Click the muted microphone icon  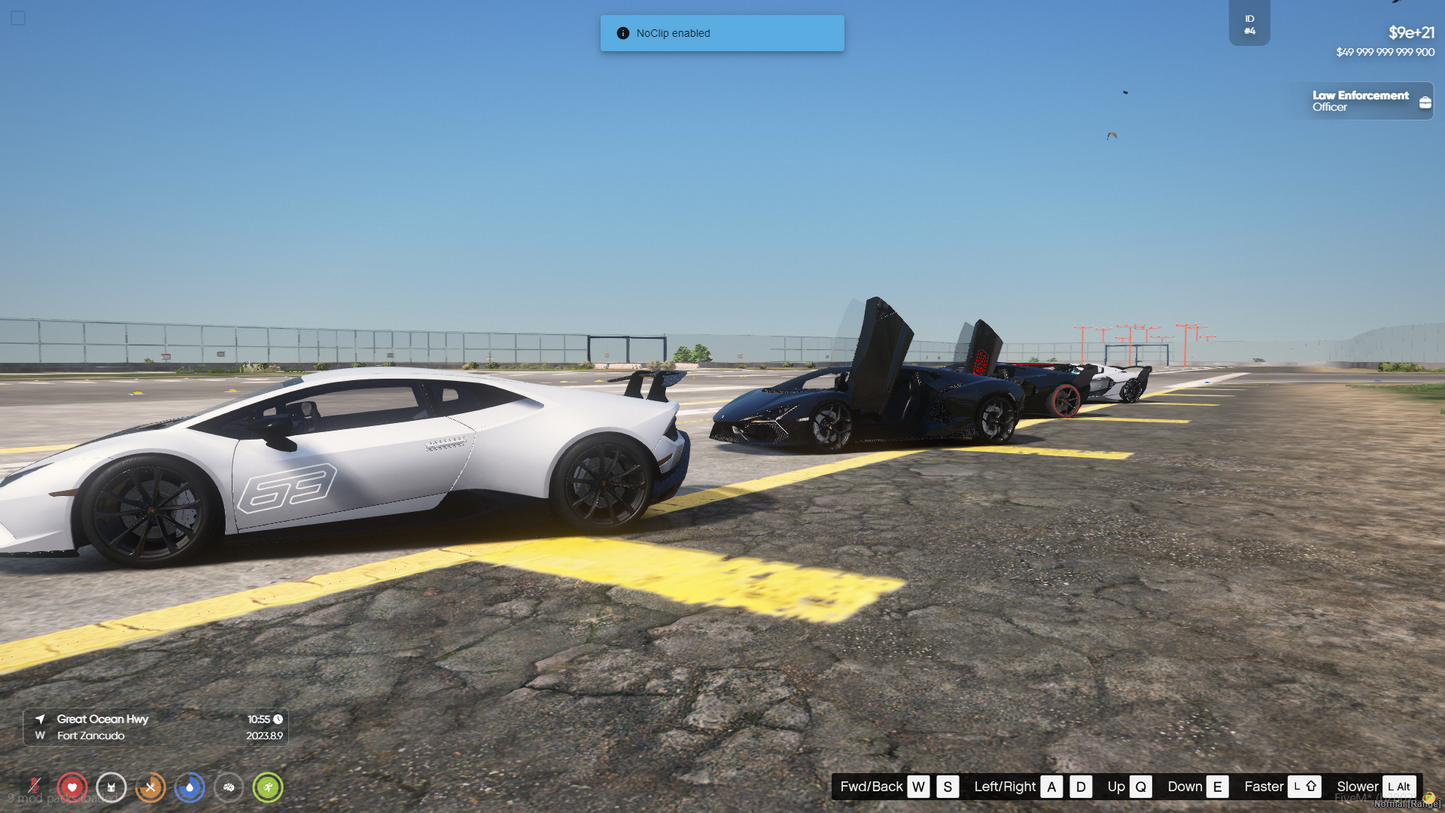point(34,787)
